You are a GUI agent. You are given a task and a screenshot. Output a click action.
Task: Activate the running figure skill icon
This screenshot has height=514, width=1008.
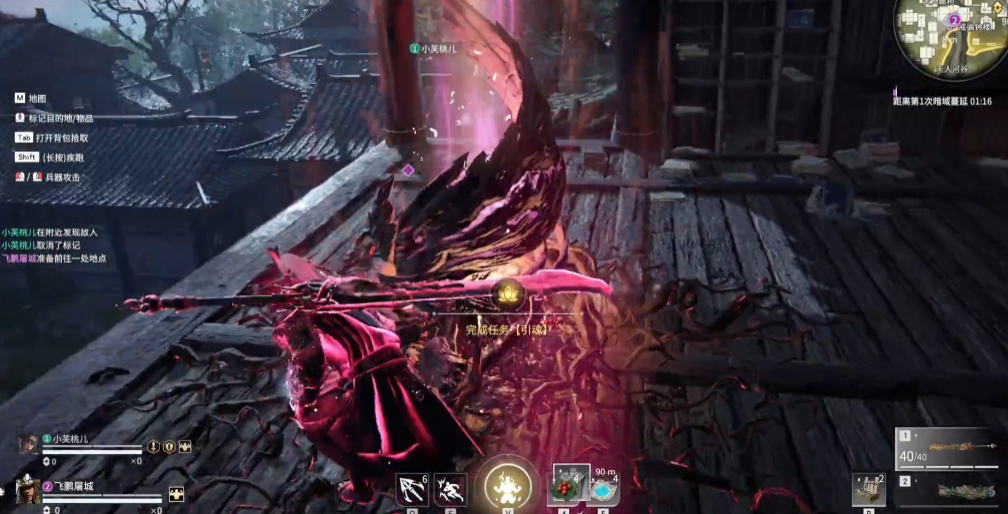pos(449,489)
